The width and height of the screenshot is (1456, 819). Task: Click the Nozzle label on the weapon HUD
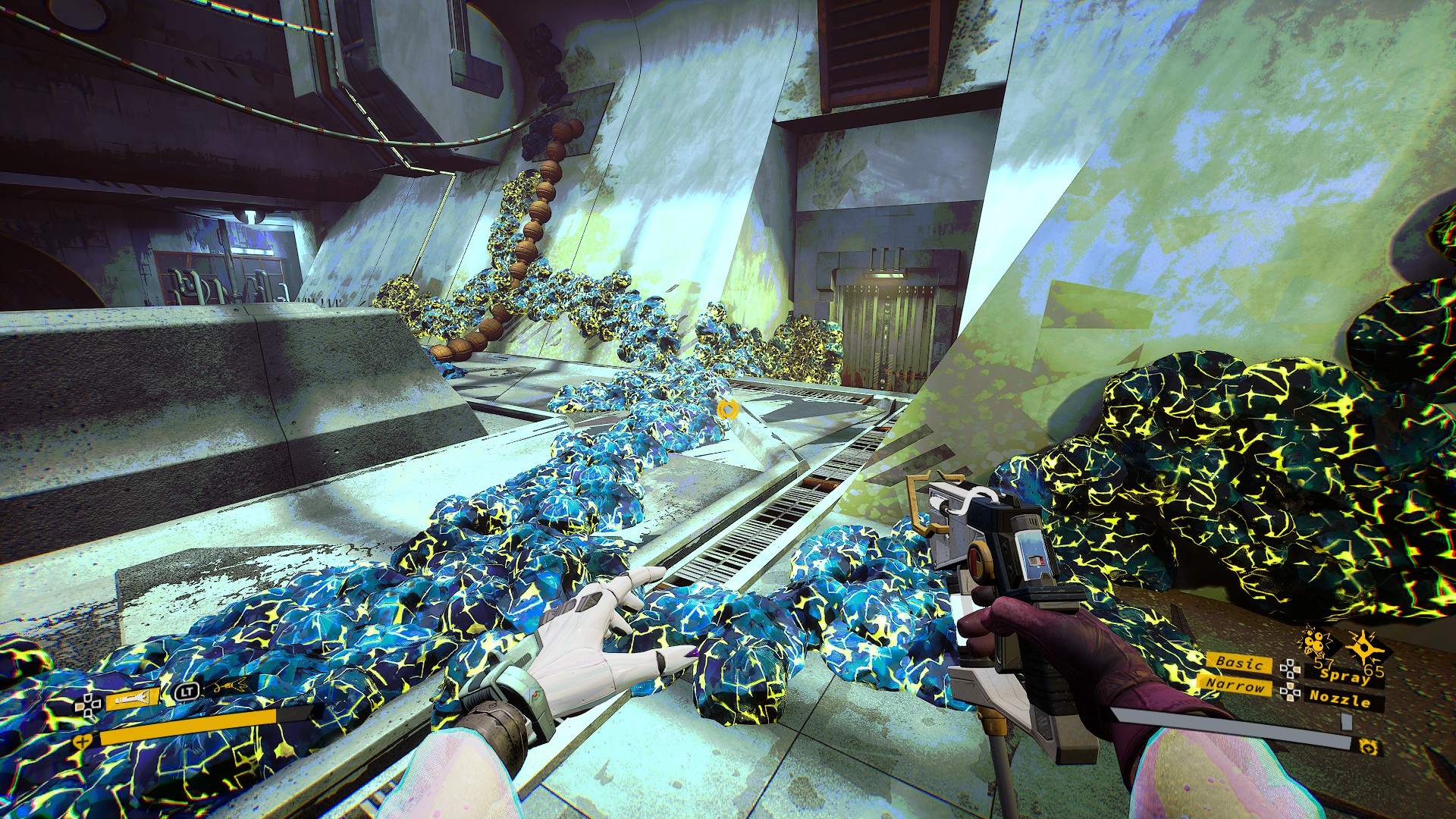point(1340,698)
